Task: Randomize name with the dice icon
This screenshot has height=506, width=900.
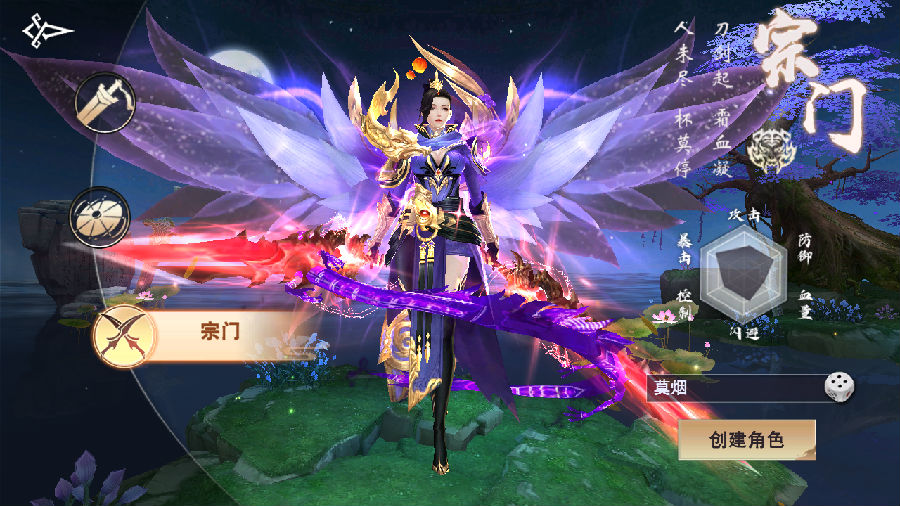Action: (836, 387)
